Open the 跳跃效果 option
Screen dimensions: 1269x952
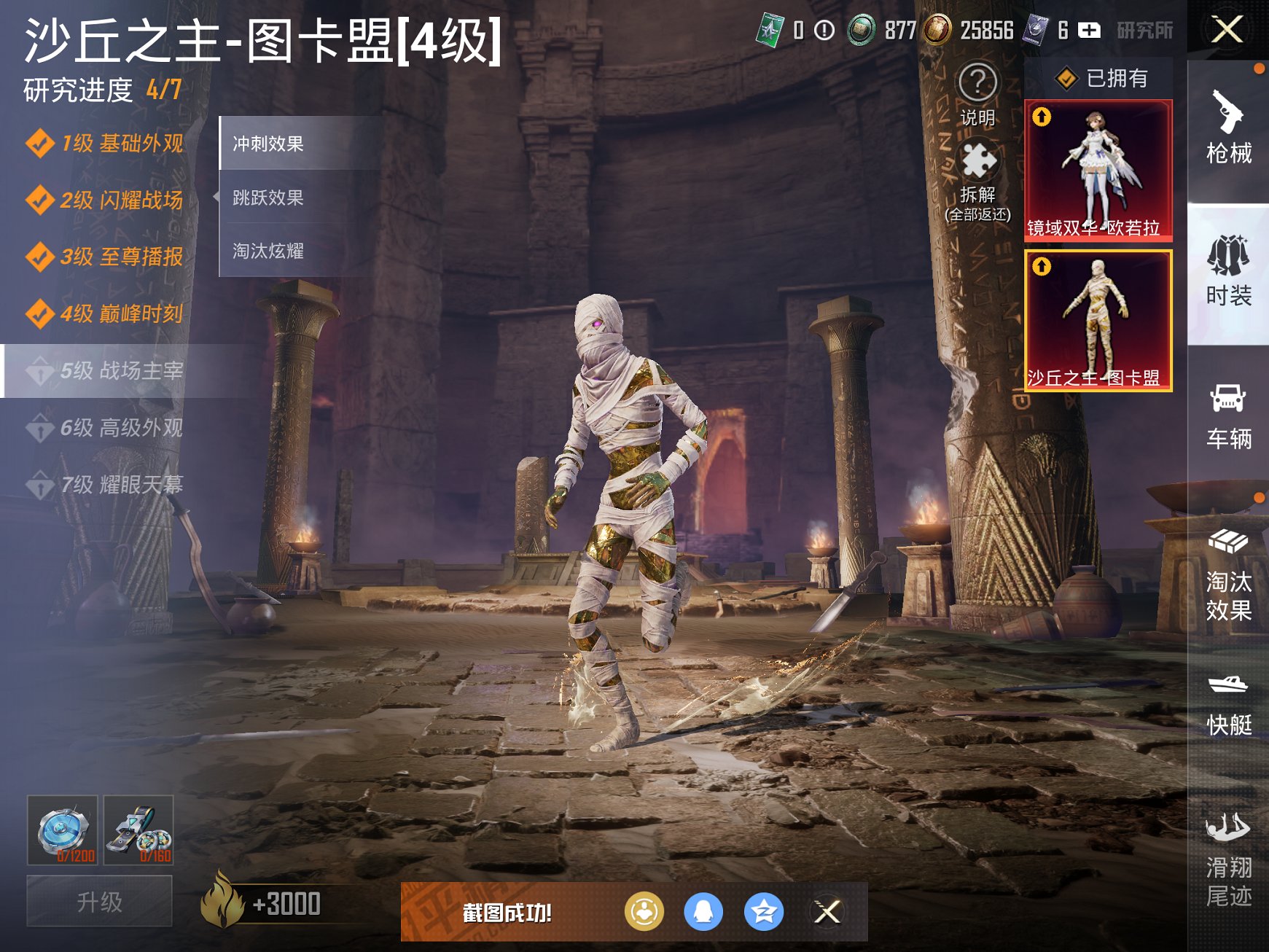[x=270, y=198]
